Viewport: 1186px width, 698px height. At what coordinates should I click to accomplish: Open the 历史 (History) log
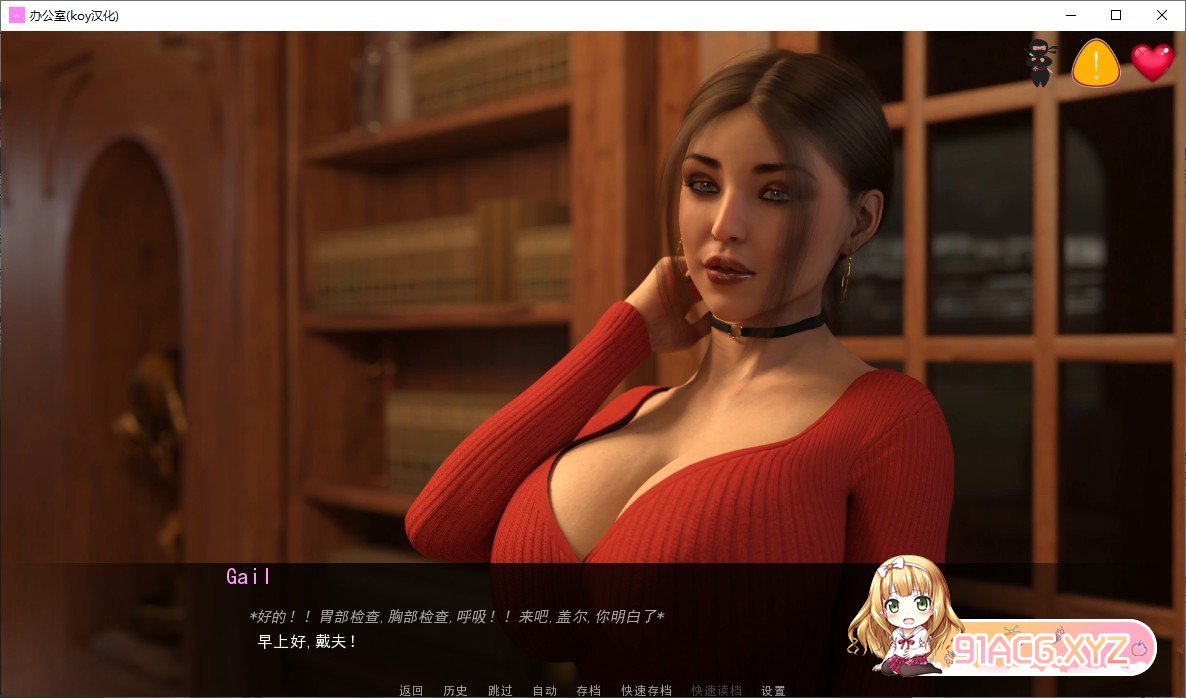click(455, 690)
